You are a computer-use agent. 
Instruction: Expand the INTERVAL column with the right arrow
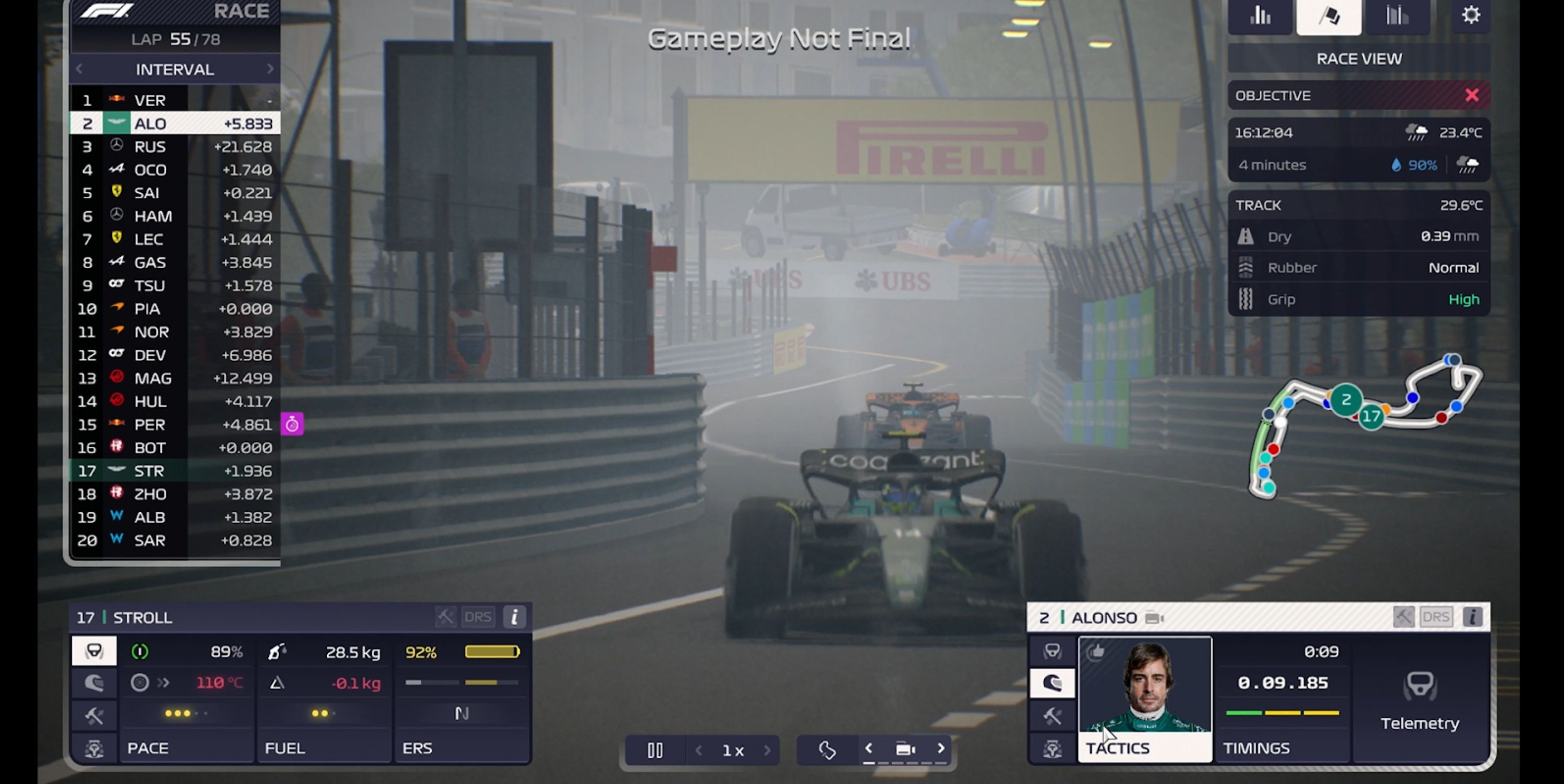pyautogui.click(x=271, y=69)
